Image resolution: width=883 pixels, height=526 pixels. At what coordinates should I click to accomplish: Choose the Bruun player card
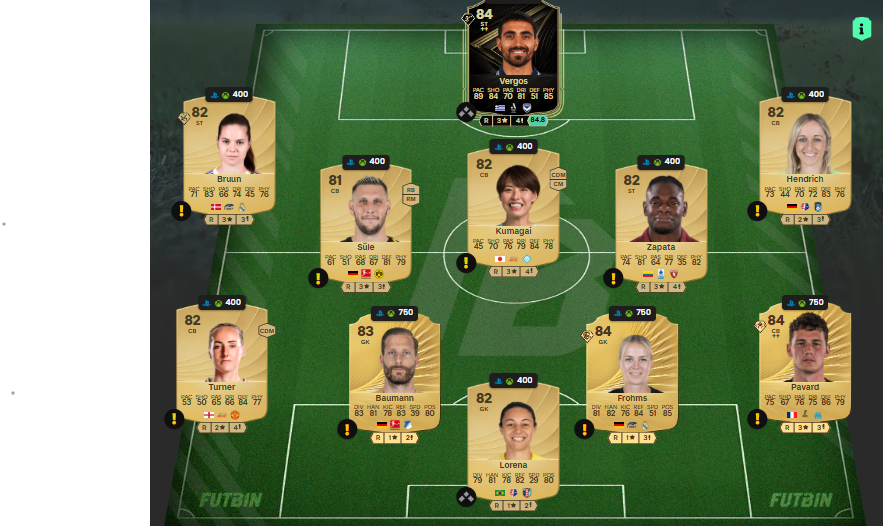coord(229,155)
